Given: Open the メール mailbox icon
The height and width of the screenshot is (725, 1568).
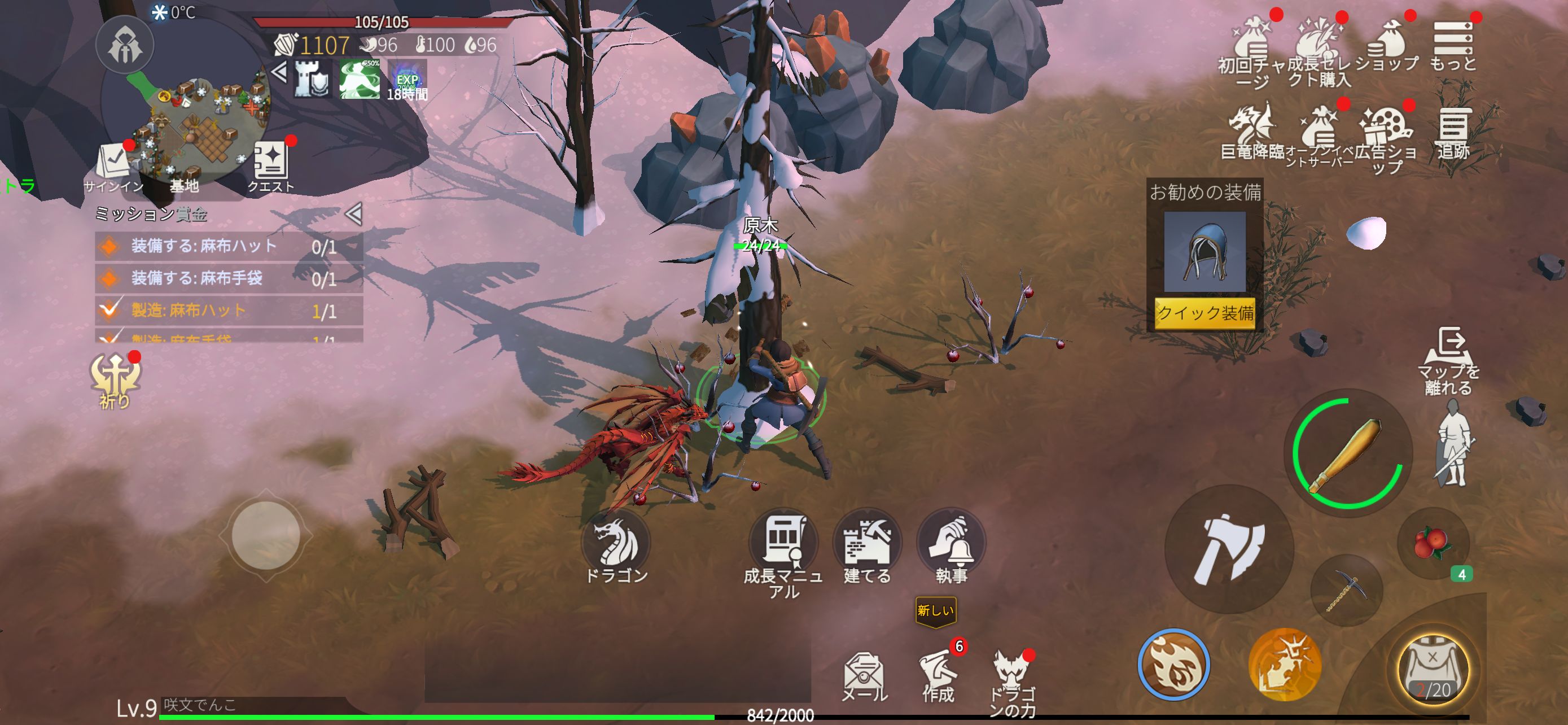Looking at the screenshot, I should click(862, 671).
